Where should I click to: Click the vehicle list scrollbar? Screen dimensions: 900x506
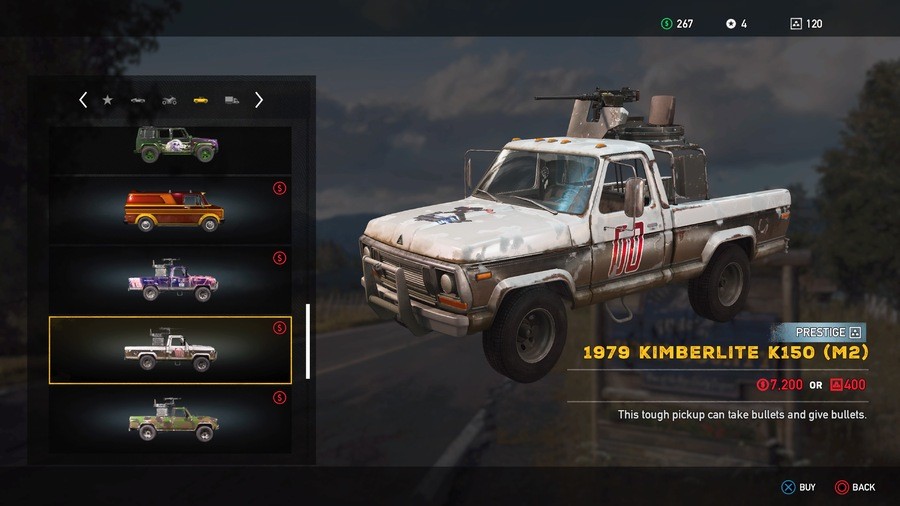[307, 341]
